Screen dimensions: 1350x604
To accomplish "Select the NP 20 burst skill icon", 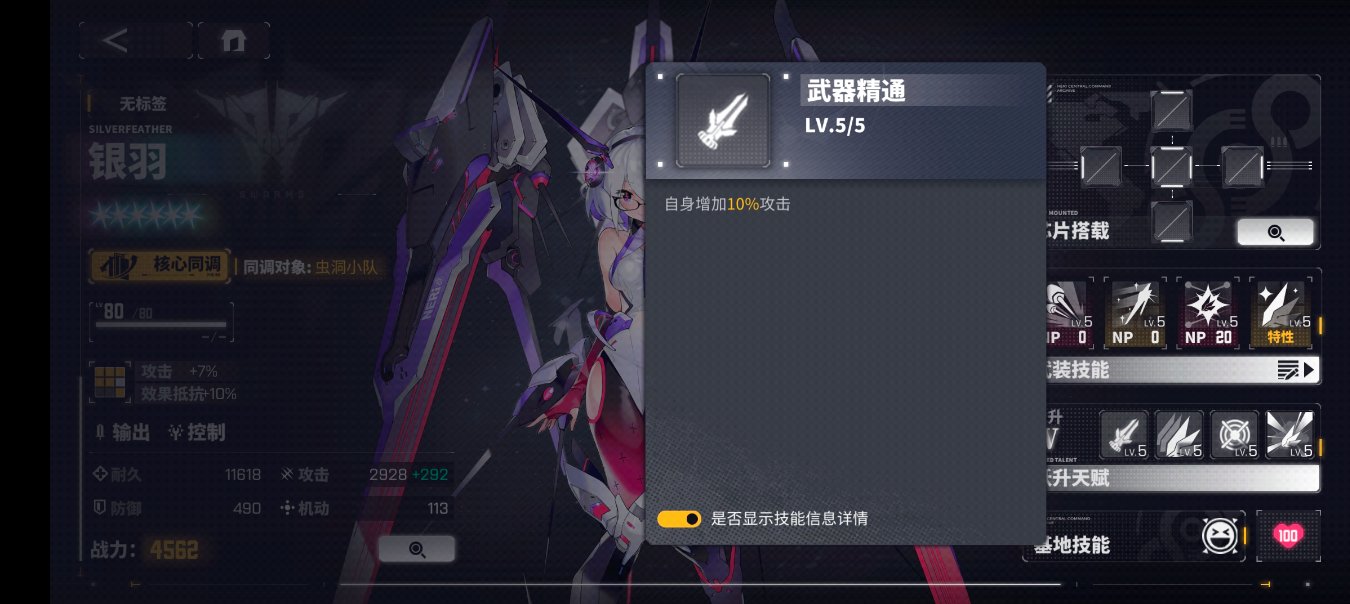I will click(1210, 313).
